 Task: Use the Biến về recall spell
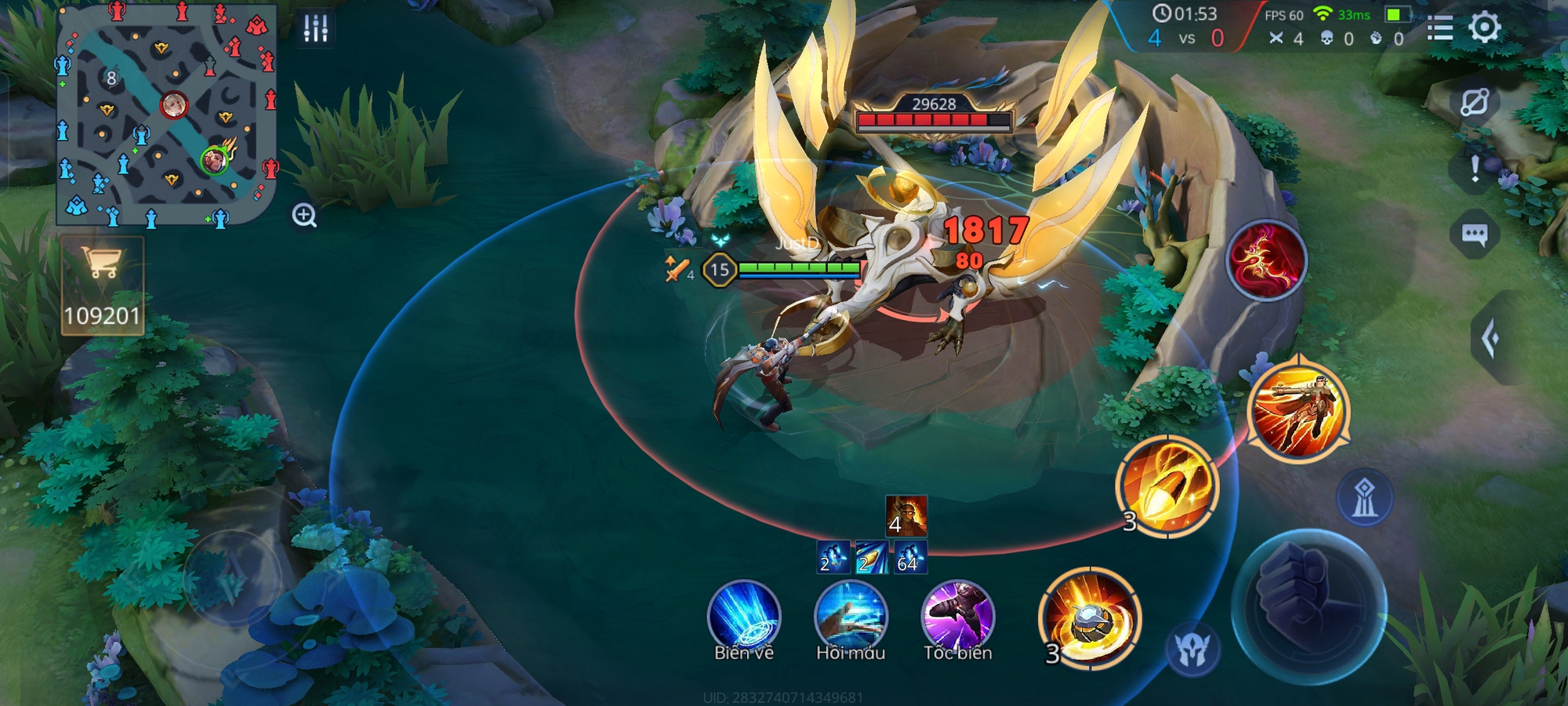(x=743, y=617)
